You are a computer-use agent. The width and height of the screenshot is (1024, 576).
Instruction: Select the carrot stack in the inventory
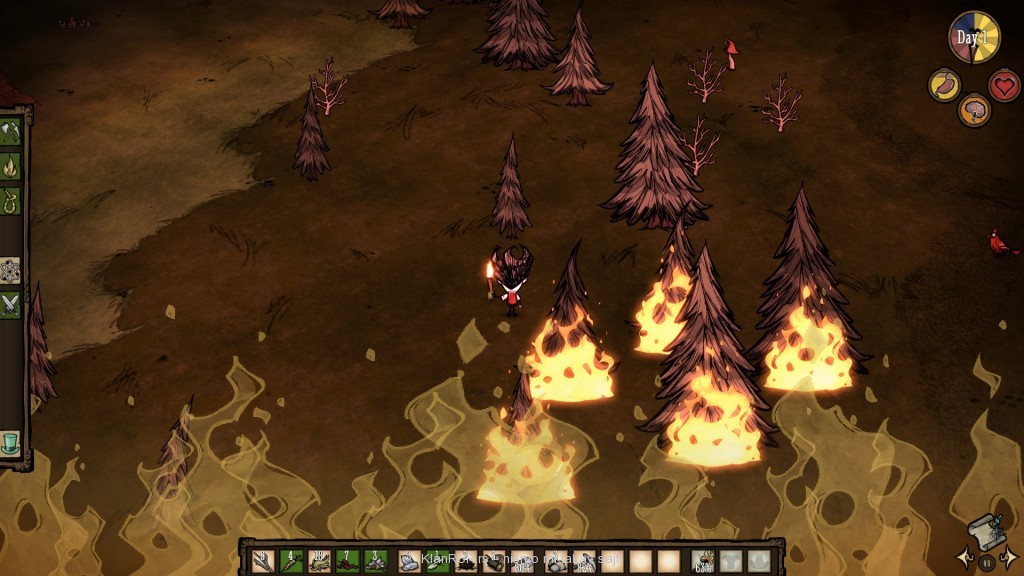291,561
